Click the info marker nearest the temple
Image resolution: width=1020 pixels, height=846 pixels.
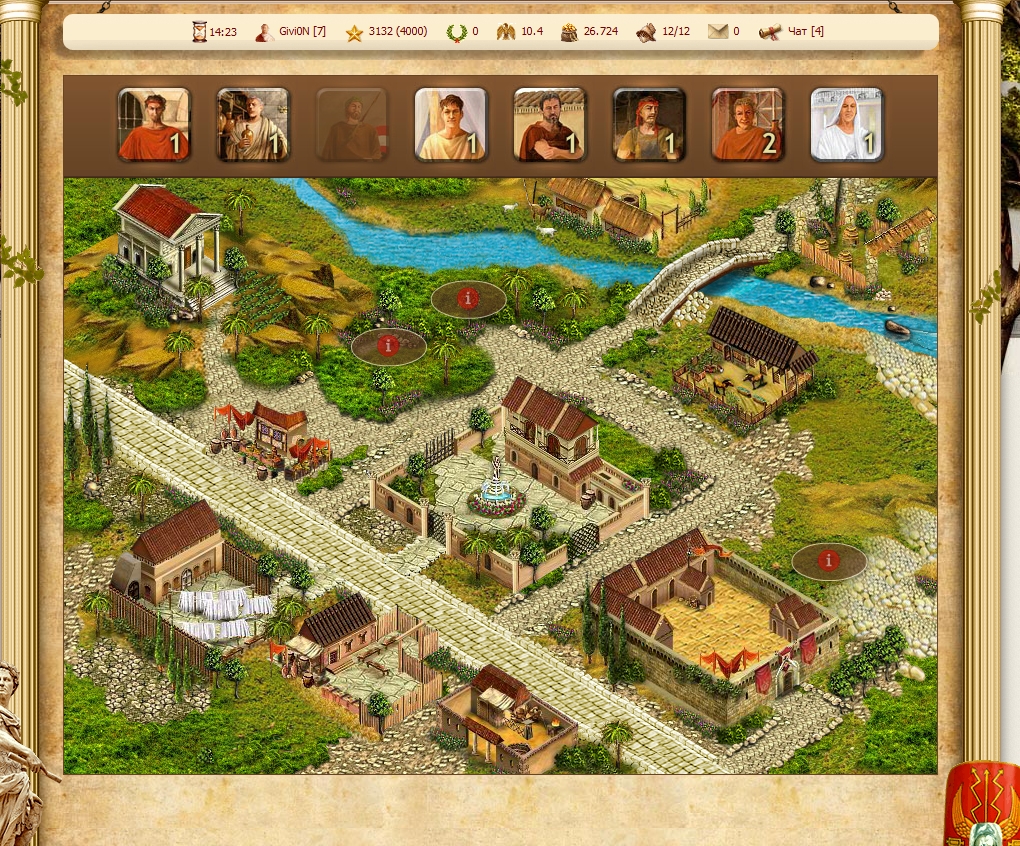point(388,345)
